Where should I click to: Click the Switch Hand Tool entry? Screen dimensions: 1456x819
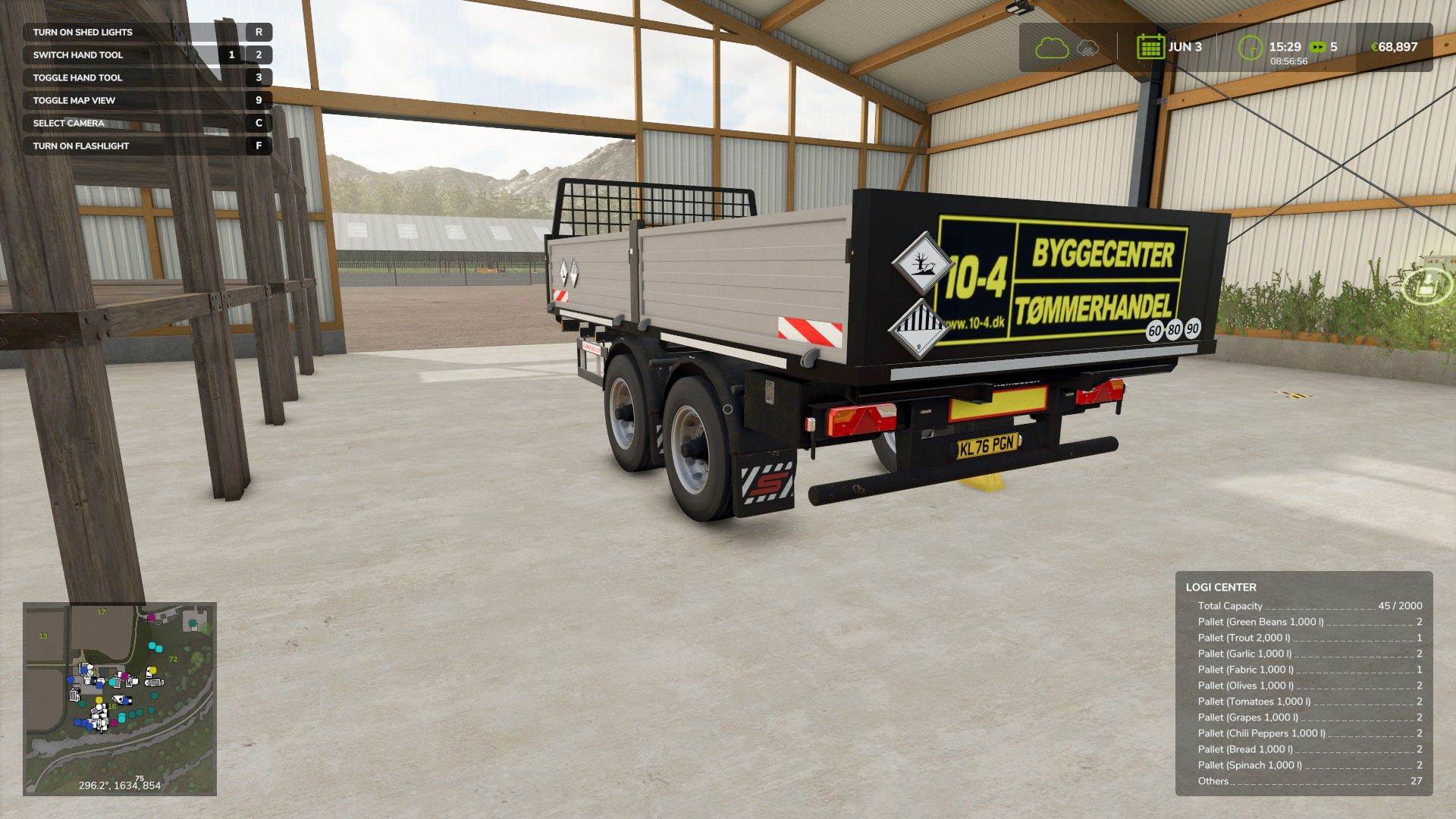point(144,55)
